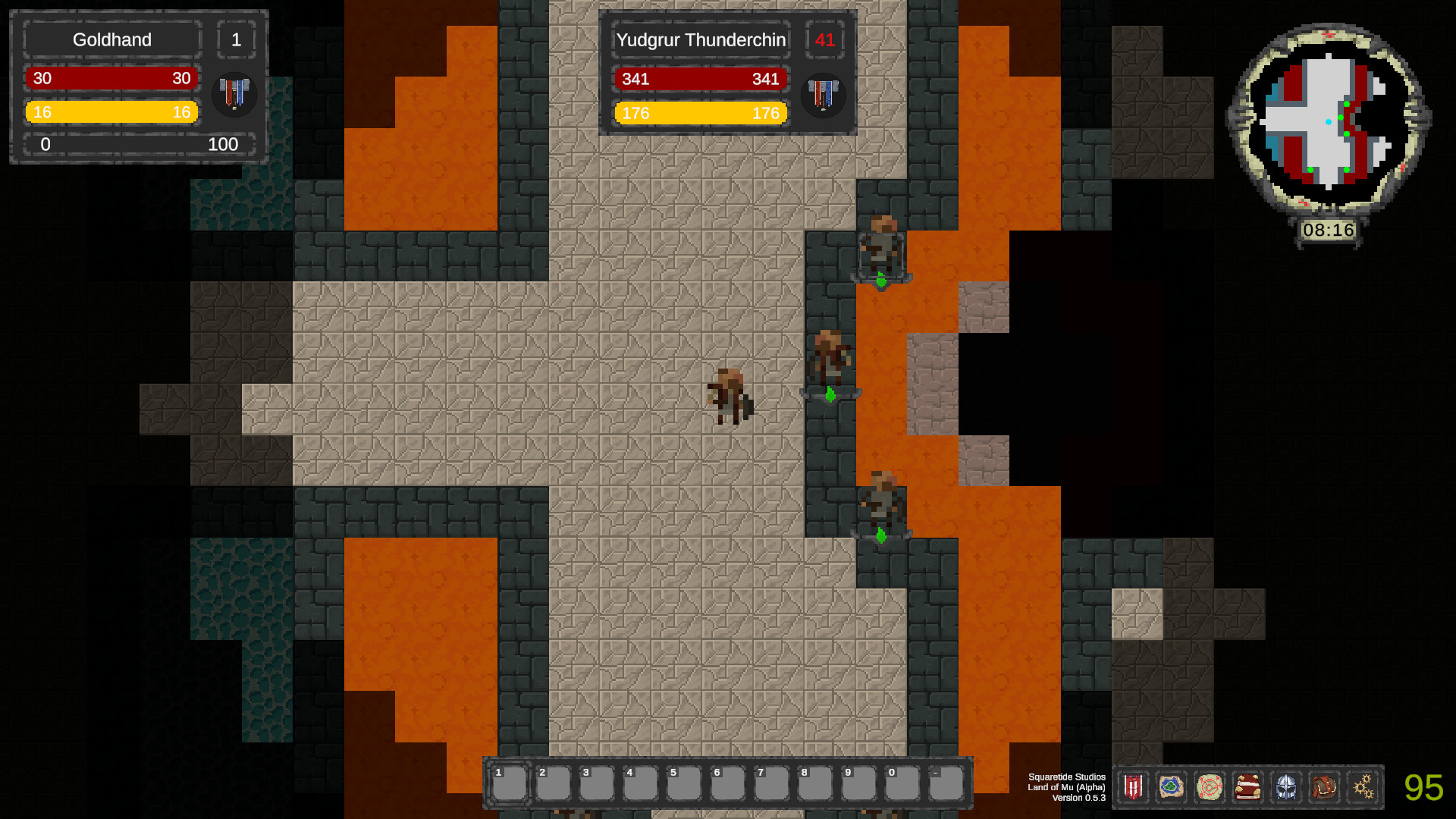This screenshot has height=819, width=1456.
Task: Click the Yudgrur Thunderchin nameplate
Action: tap(700, 40)
